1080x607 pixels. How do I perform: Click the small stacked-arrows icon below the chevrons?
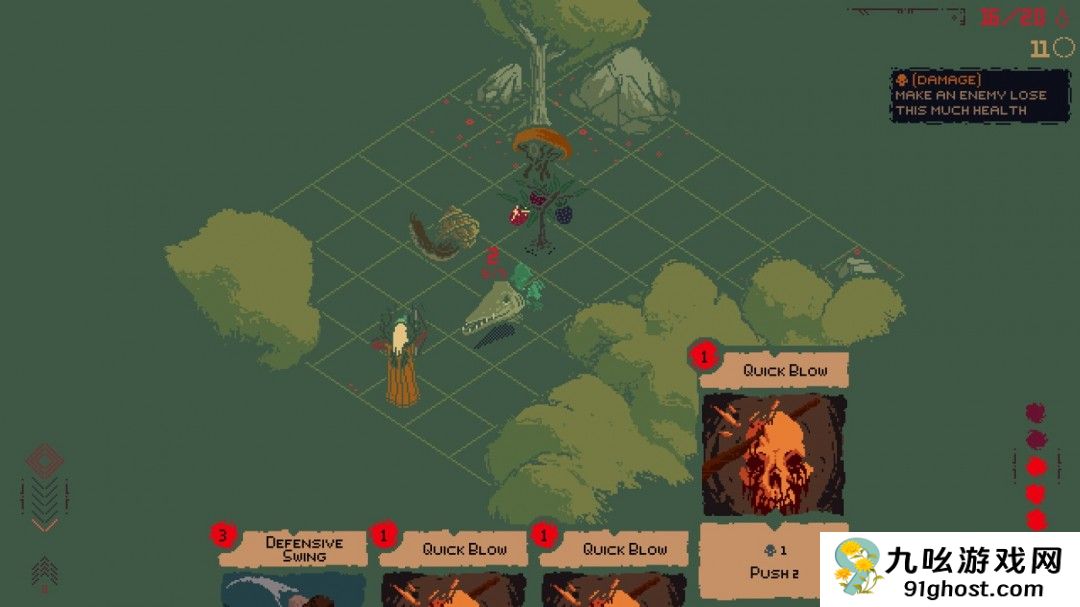44,572
